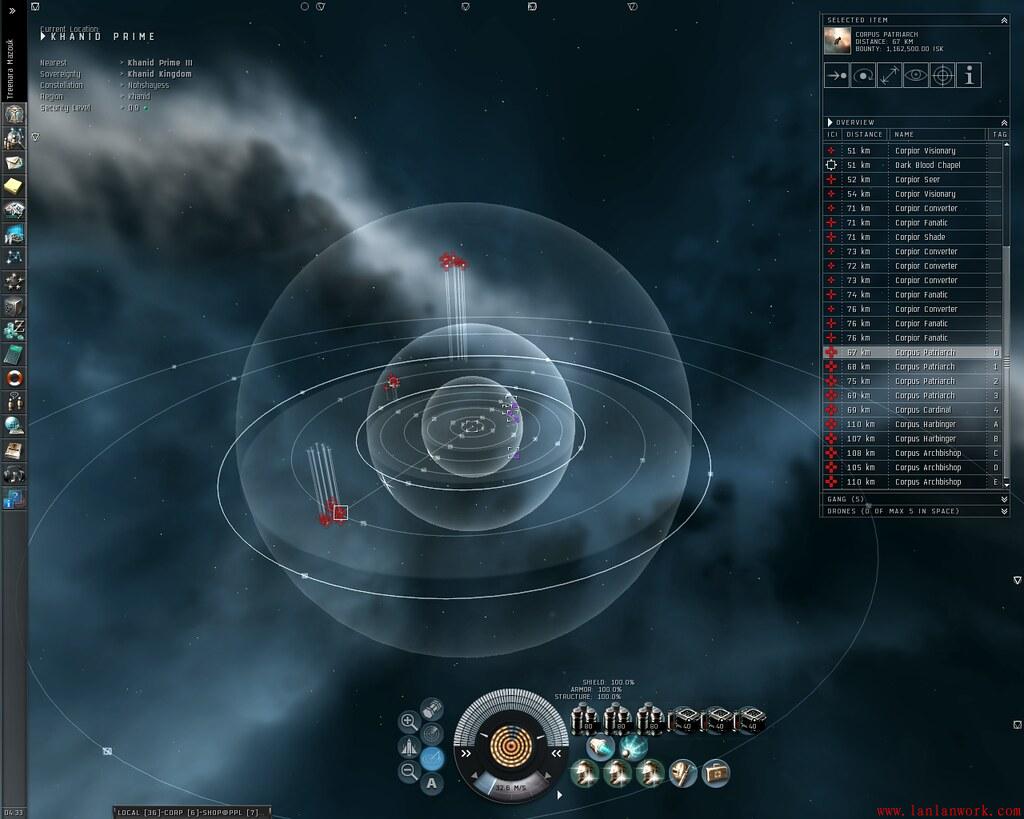Click the keep-at-range arrows button
Viewport: 1024px width, 819px height.
coord(889,75)
